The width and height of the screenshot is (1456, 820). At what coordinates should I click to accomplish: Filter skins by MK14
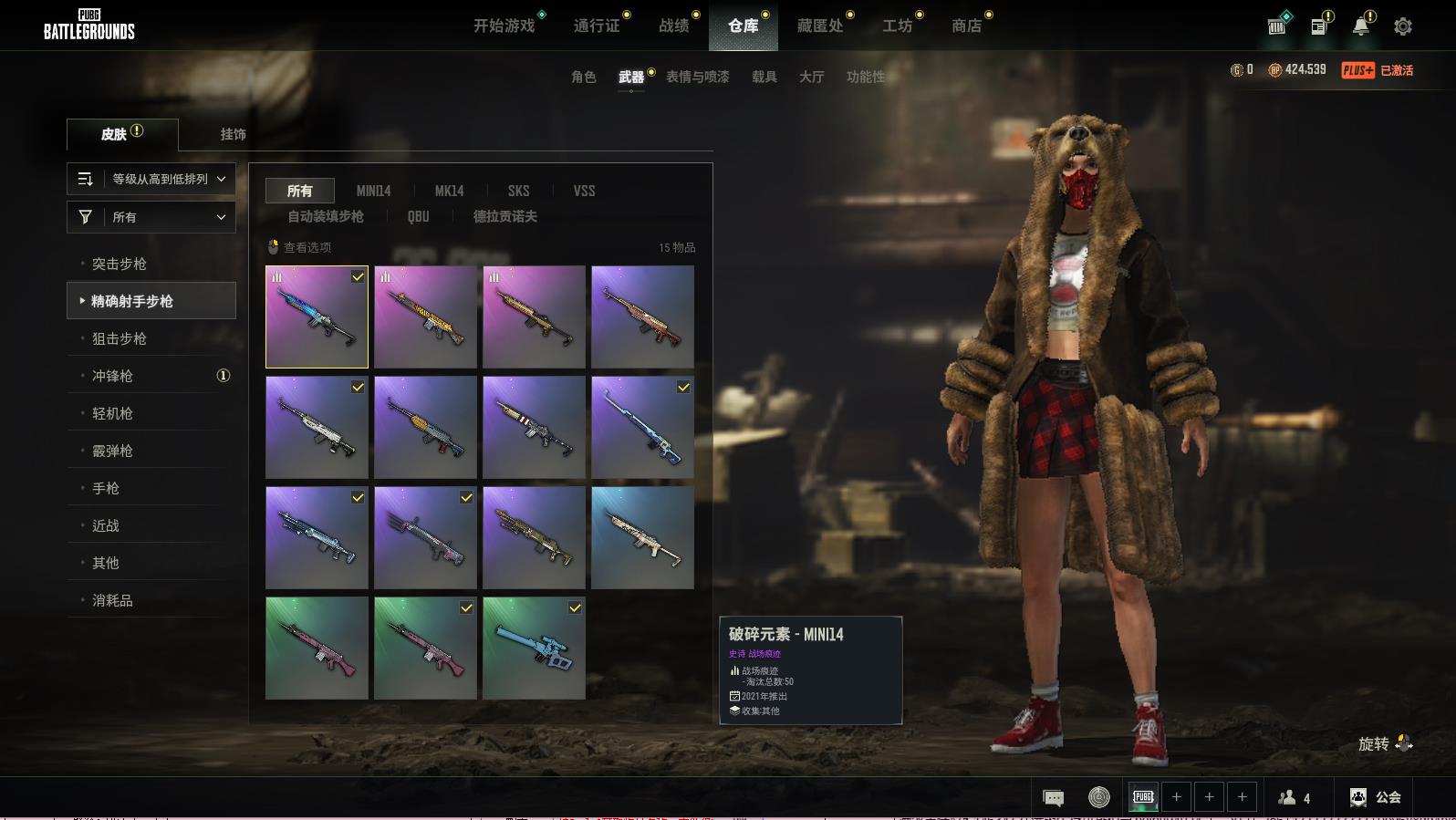coord(449,191)
